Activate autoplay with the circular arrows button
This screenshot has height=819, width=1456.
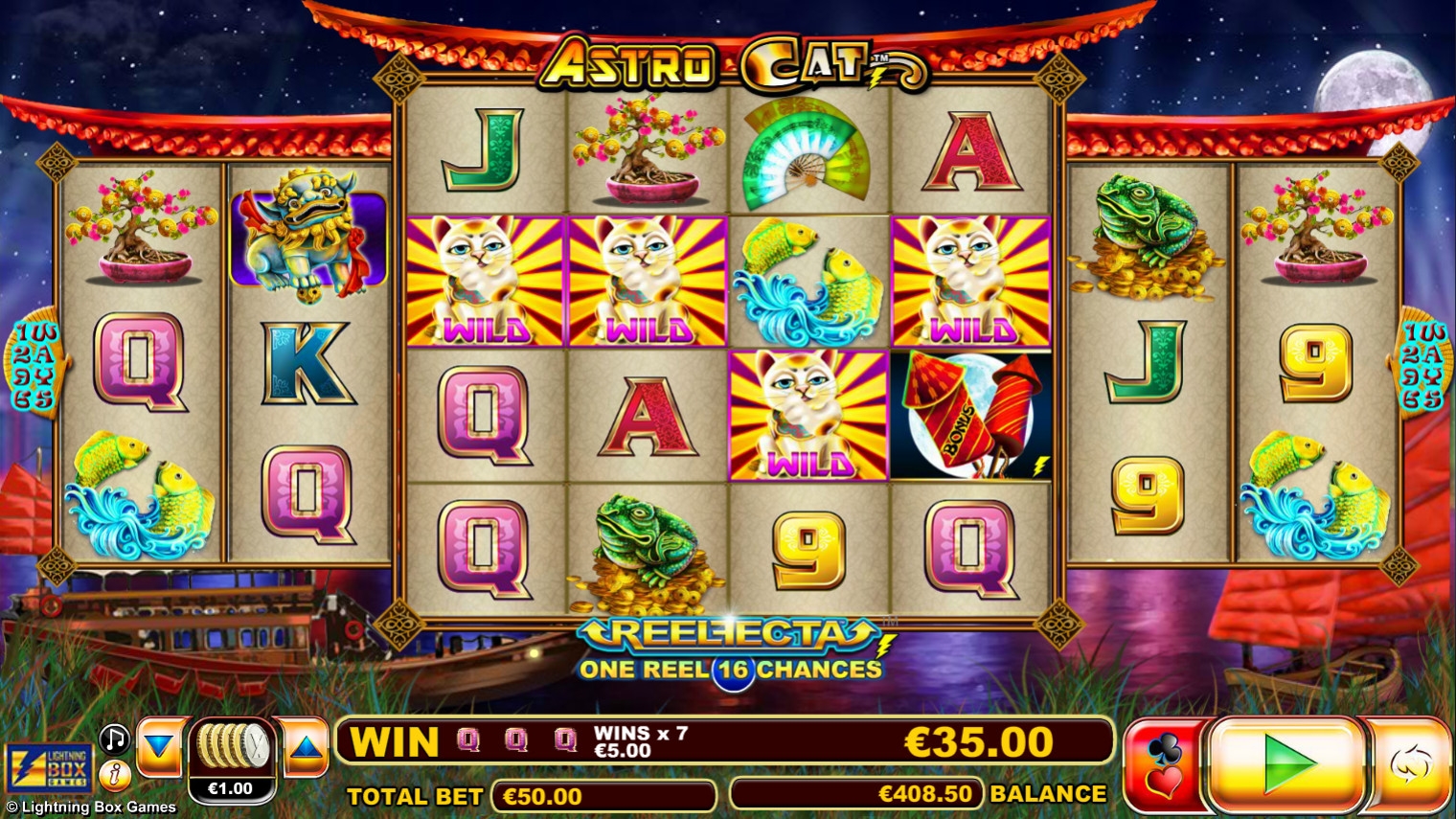coord(1410,764)
